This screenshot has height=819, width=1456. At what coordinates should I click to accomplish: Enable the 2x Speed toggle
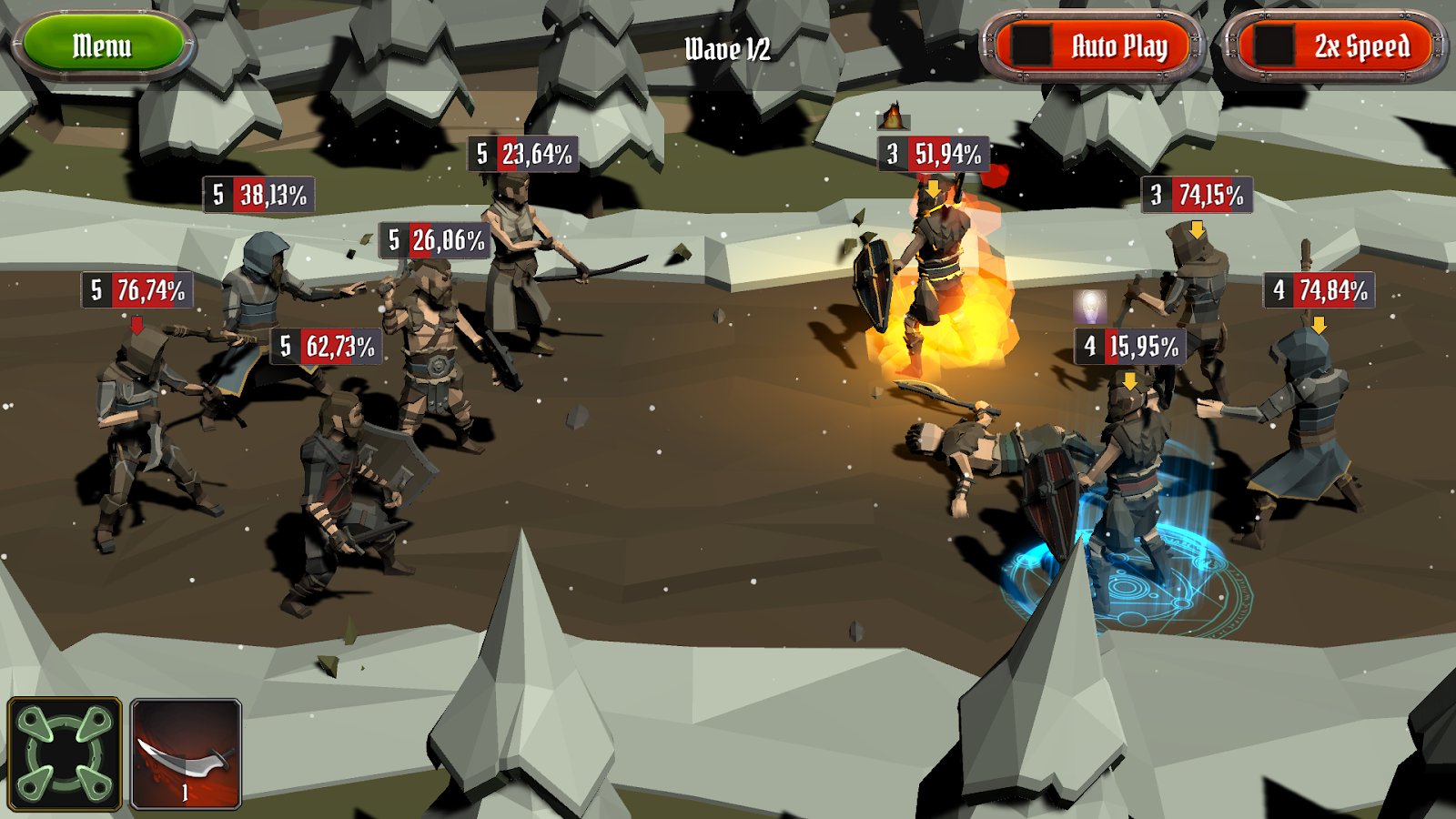(x=1334, y=45)
